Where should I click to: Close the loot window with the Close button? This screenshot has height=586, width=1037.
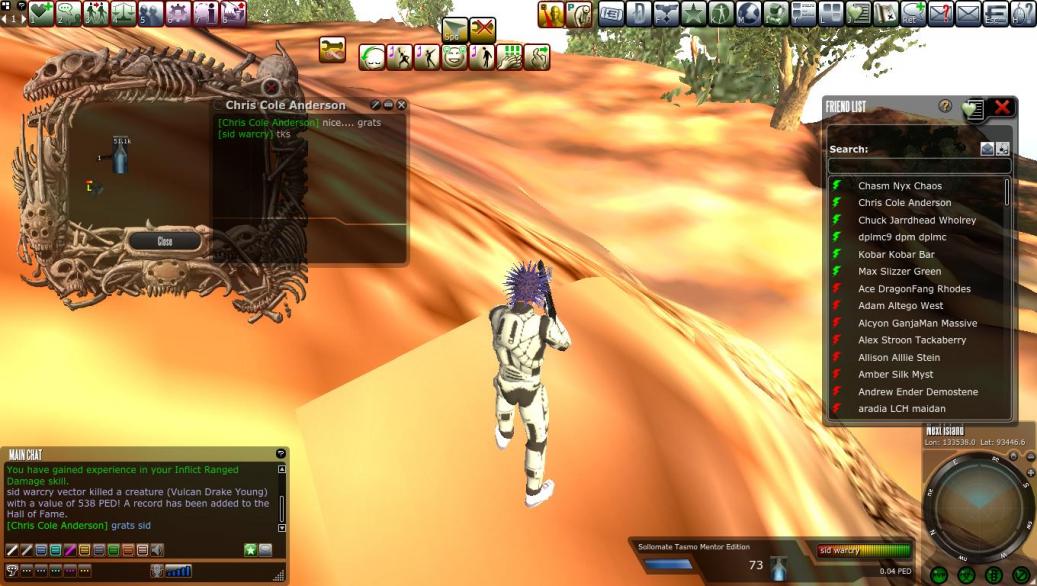tap(165, 242)
